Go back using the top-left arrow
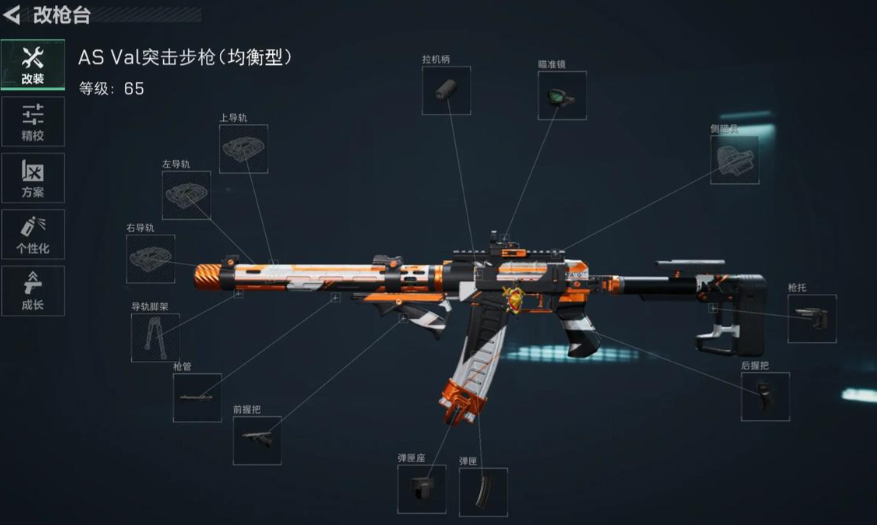This screenshot has height=525, width=877. tap(13, 15)
